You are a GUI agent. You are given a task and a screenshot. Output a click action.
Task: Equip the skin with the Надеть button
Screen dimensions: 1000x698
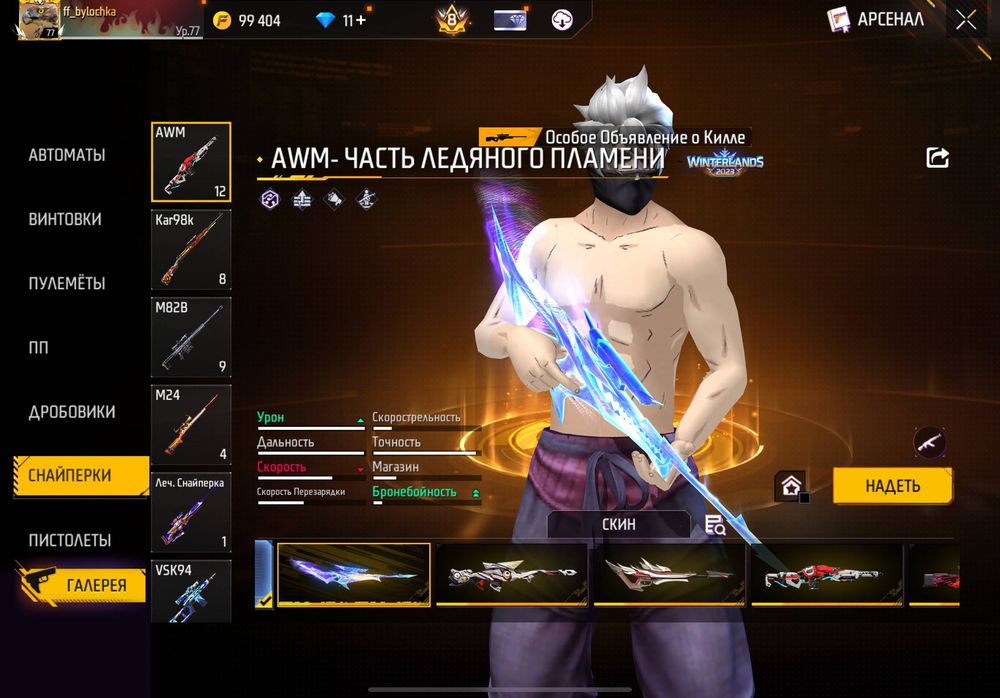[892, 486]
